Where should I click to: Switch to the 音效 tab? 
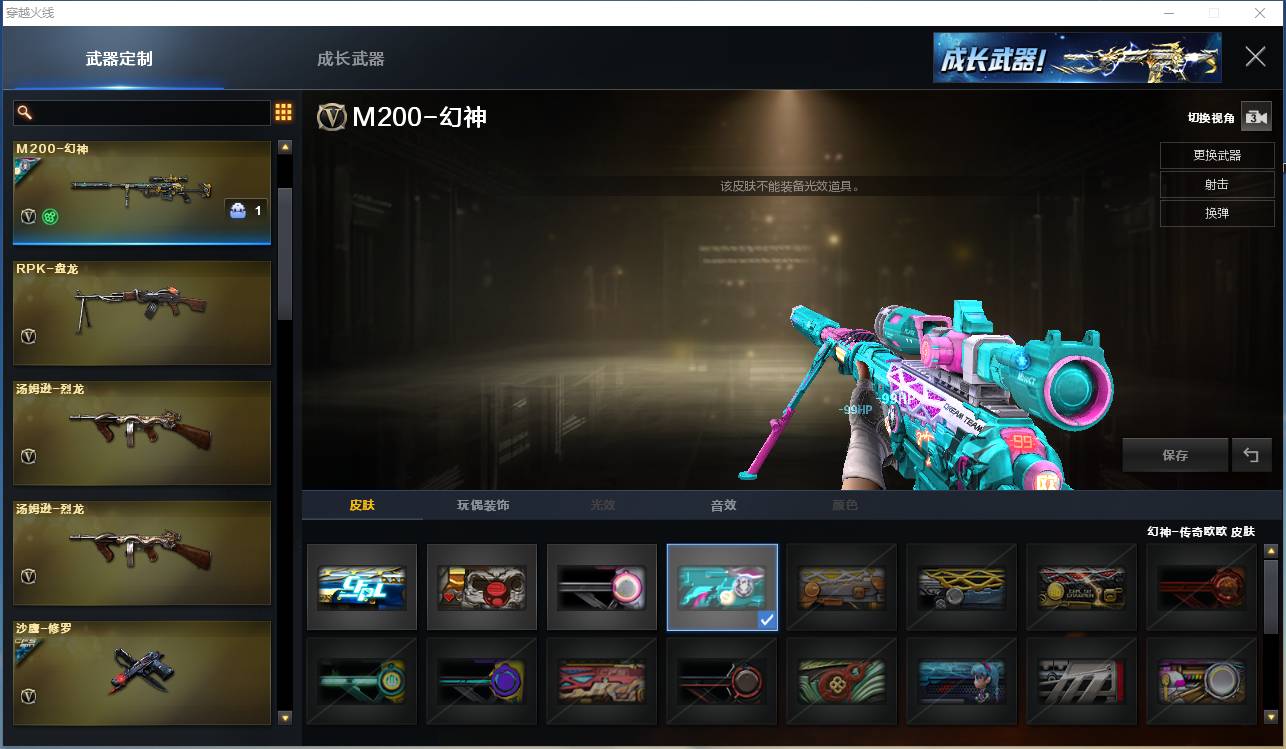pyautogui.click(x=723, y=505)
